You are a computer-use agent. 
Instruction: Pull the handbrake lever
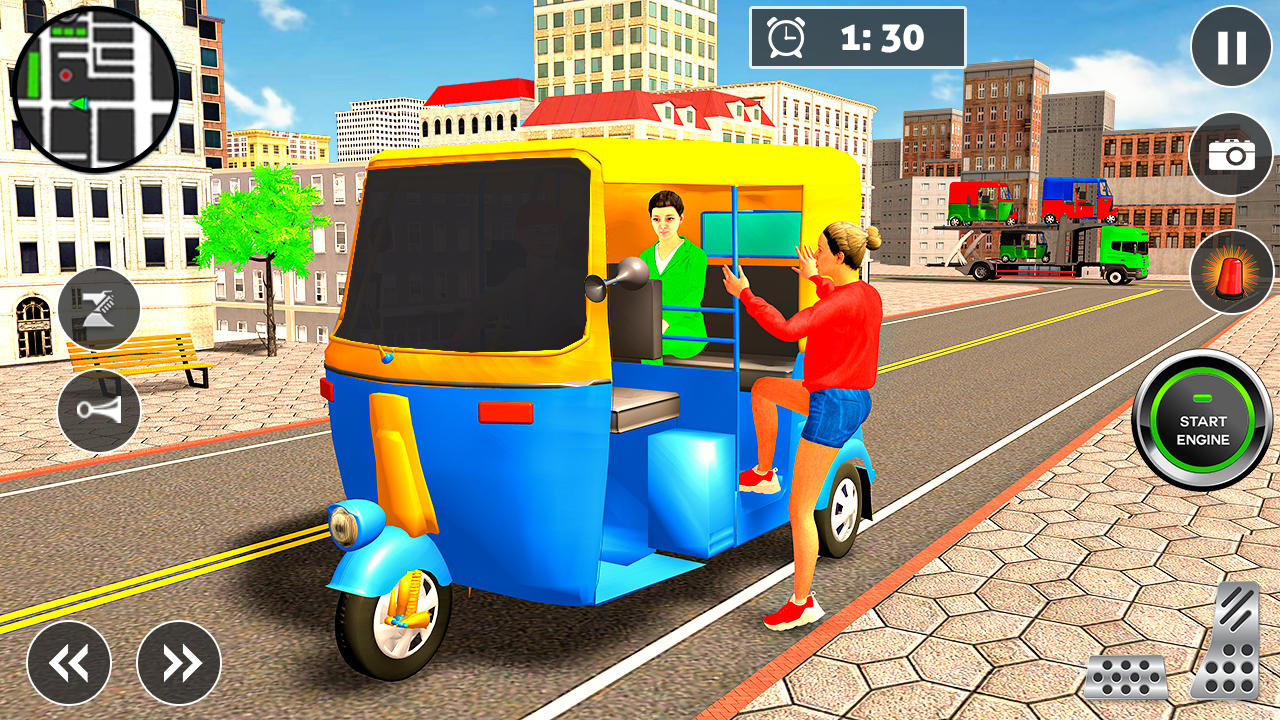[x=100, y=309]
